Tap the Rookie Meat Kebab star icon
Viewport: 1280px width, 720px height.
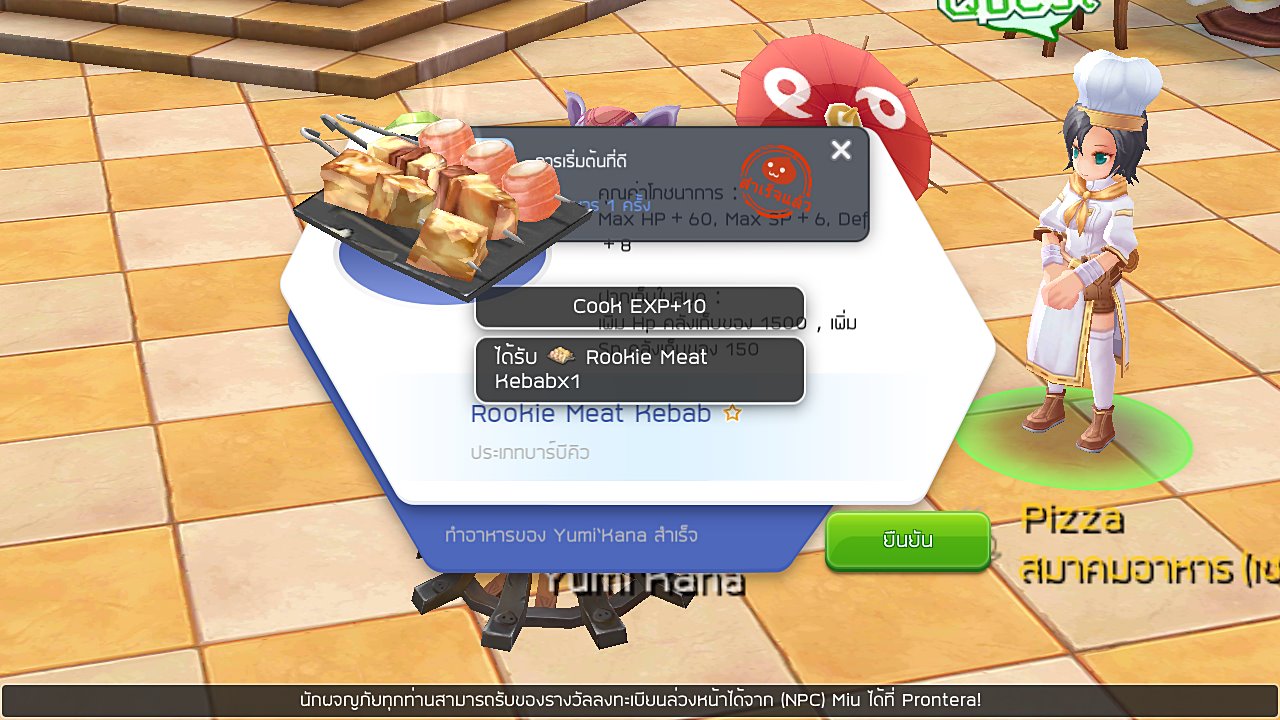732,413
